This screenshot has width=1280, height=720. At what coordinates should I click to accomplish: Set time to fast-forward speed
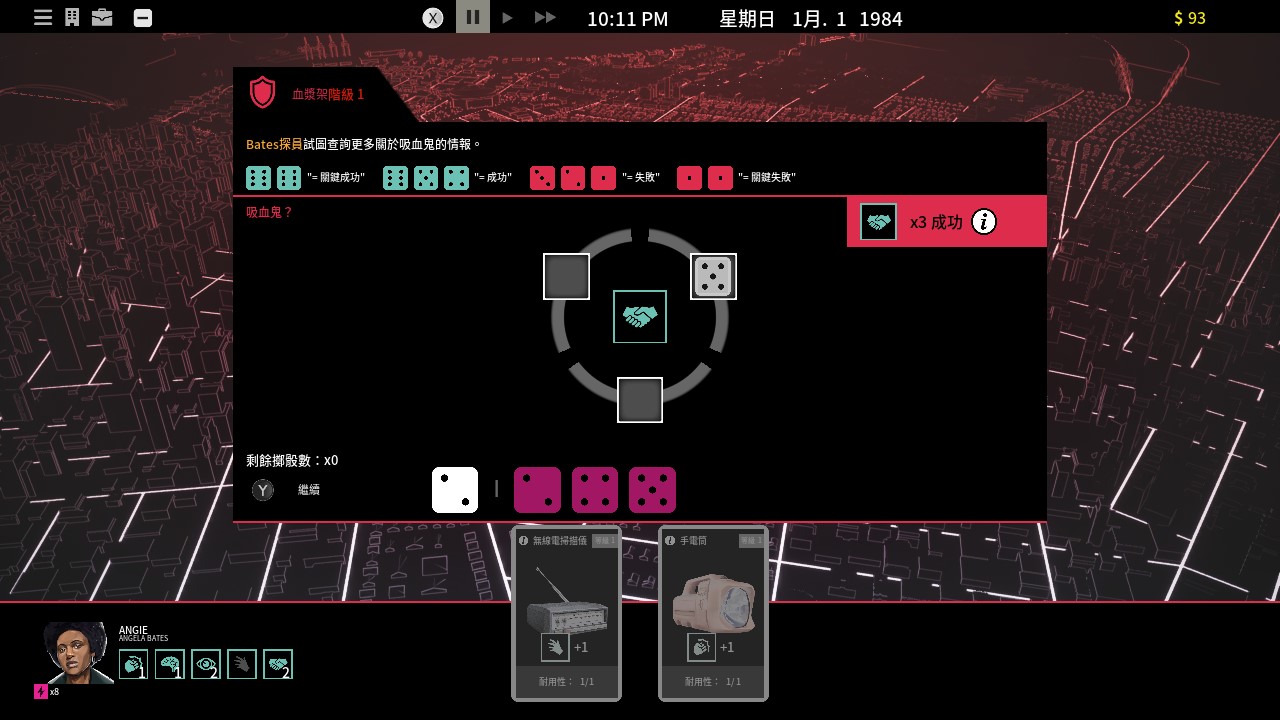tap(545, 18)
